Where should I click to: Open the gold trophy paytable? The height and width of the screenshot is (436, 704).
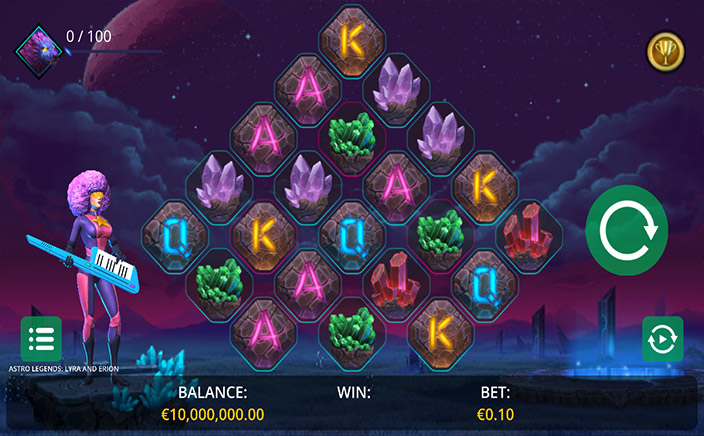coord(663,48)
